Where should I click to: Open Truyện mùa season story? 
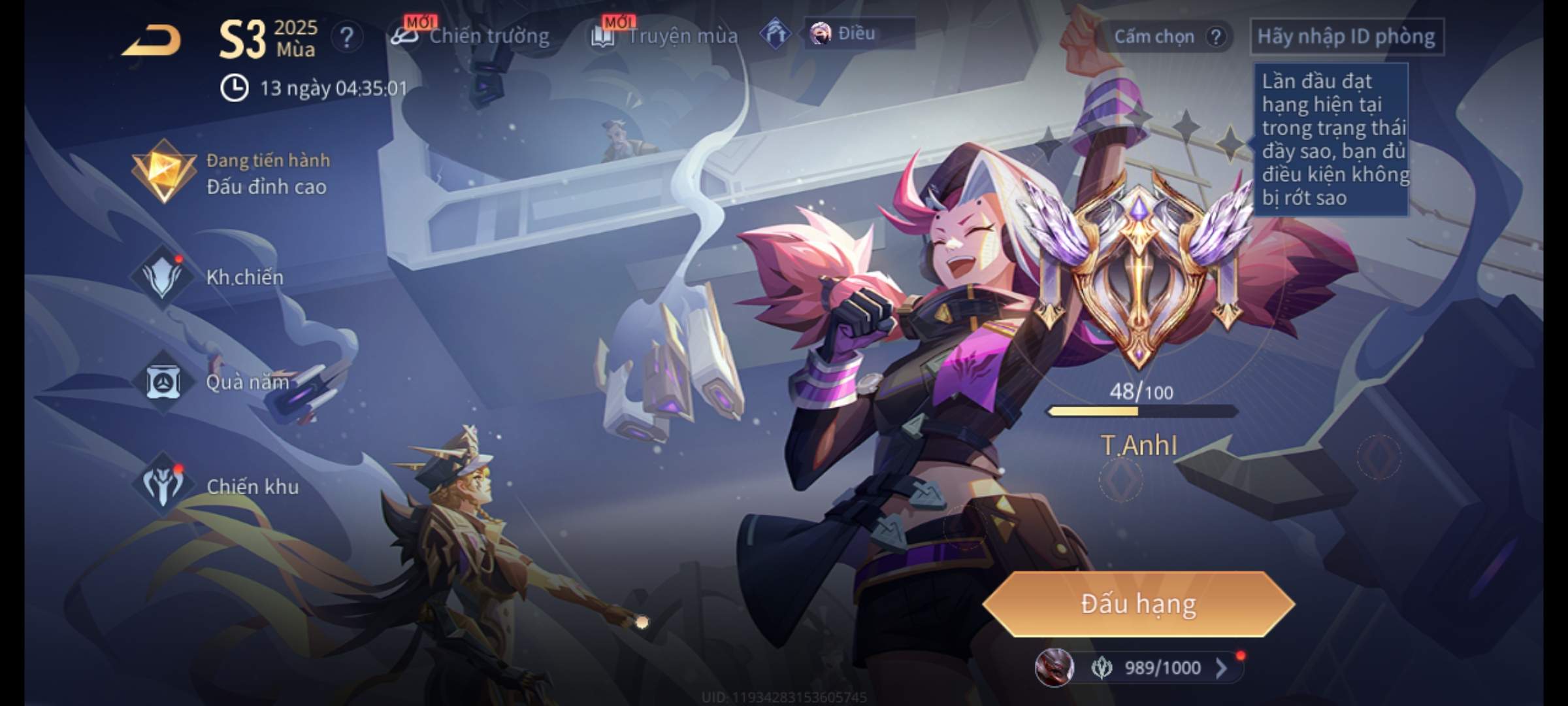[x=665, y=36]
